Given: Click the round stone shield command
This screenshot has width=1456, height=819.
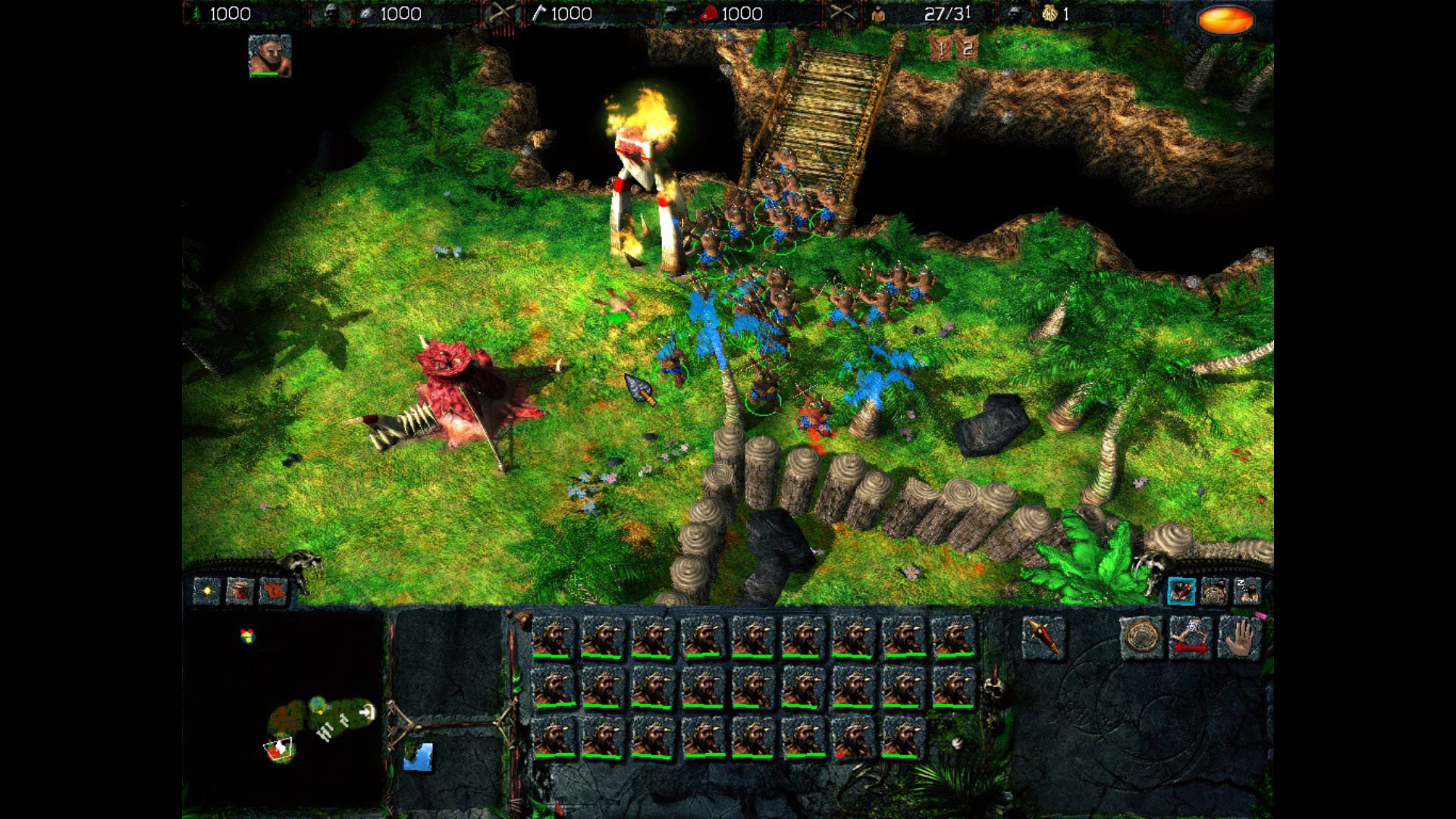Looking at the screenshot, I should coord(1141,637).
